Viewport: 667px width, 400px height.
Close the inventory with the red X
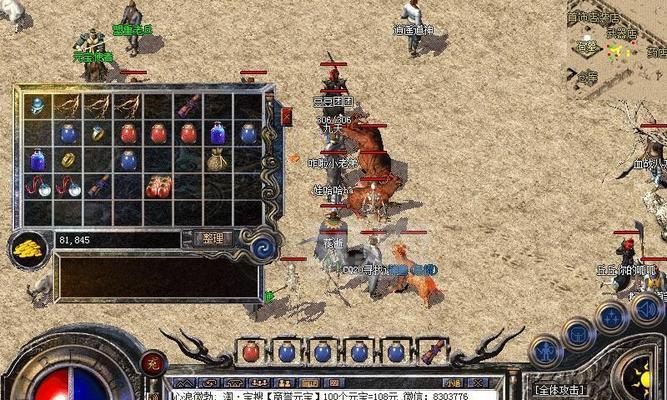point(287,116)
